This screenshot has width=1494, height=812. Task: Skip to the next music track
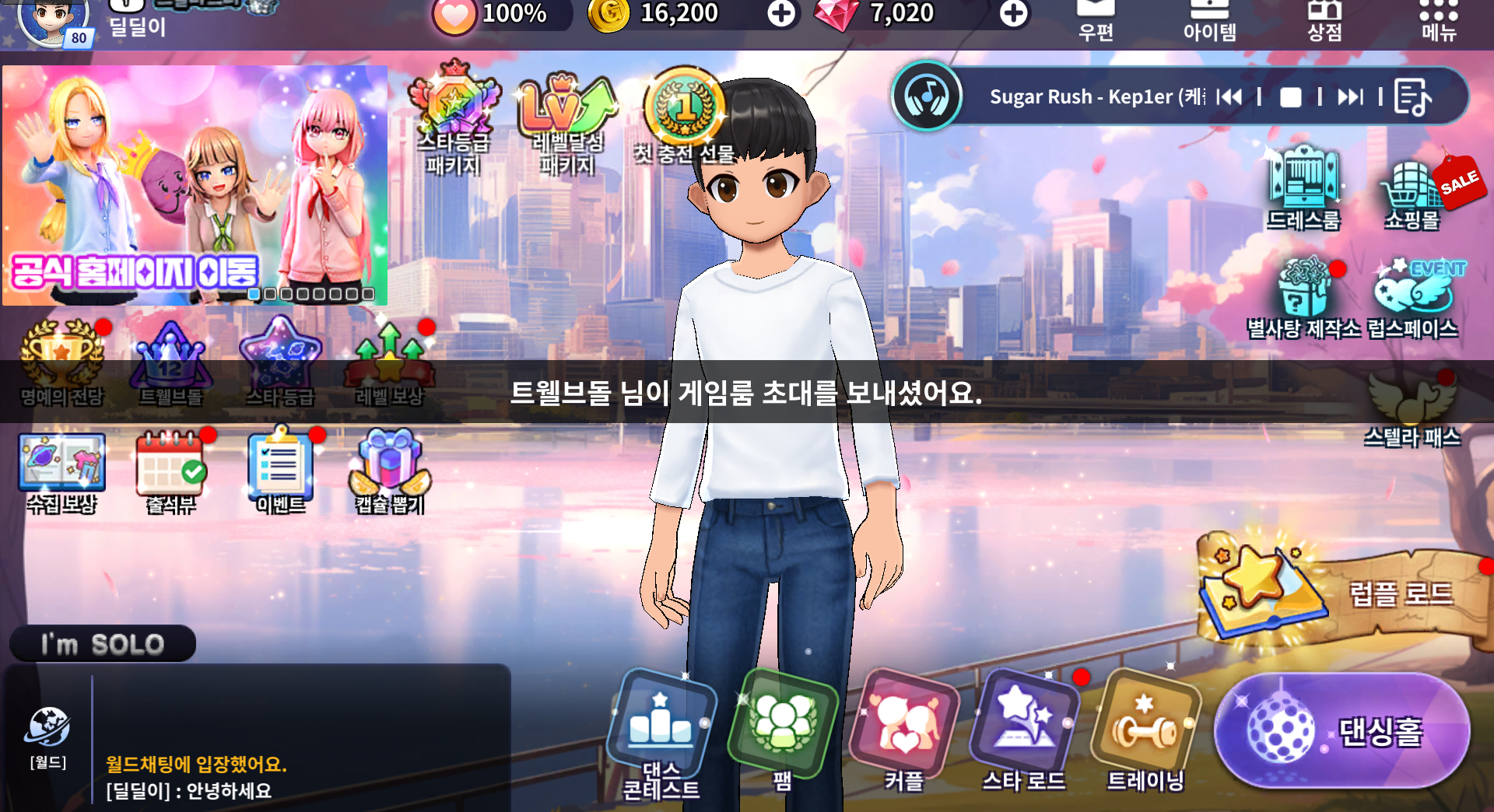click(x=1350, y=97)
